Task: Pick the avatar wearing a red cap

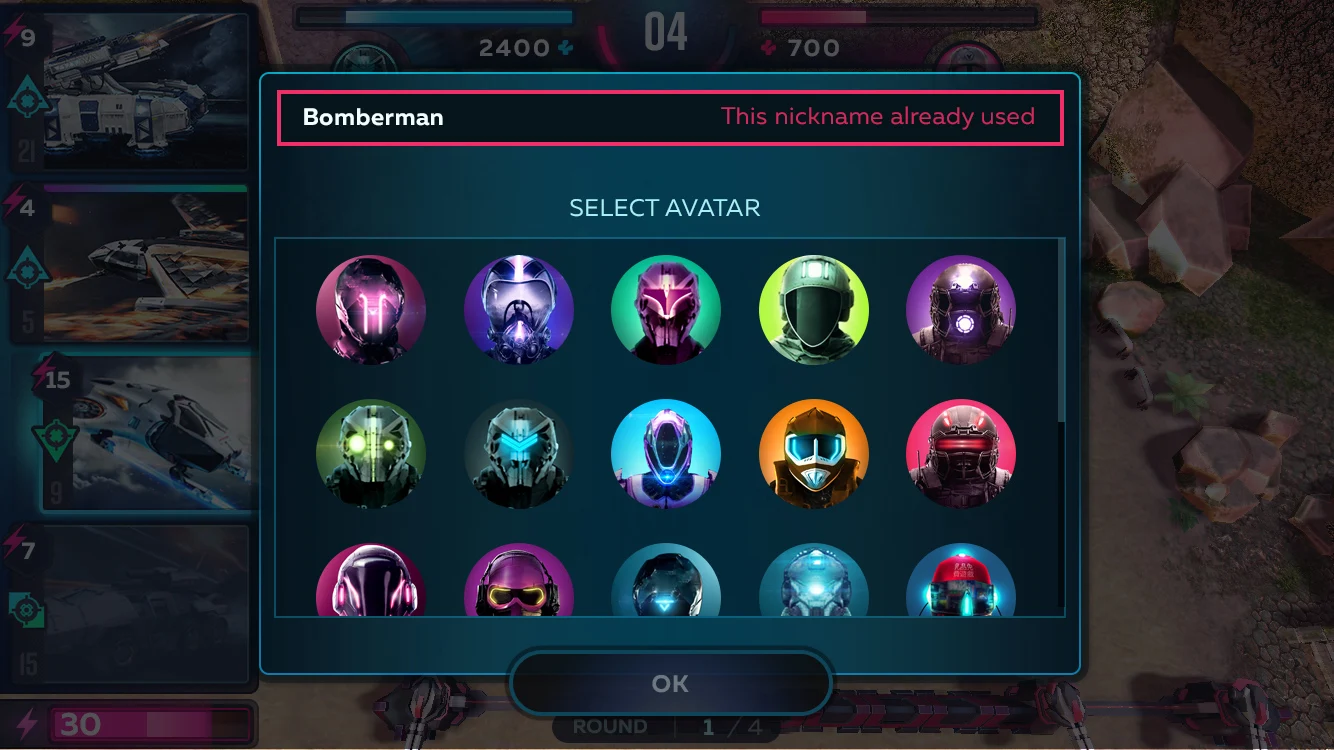Action: (961, 585)
